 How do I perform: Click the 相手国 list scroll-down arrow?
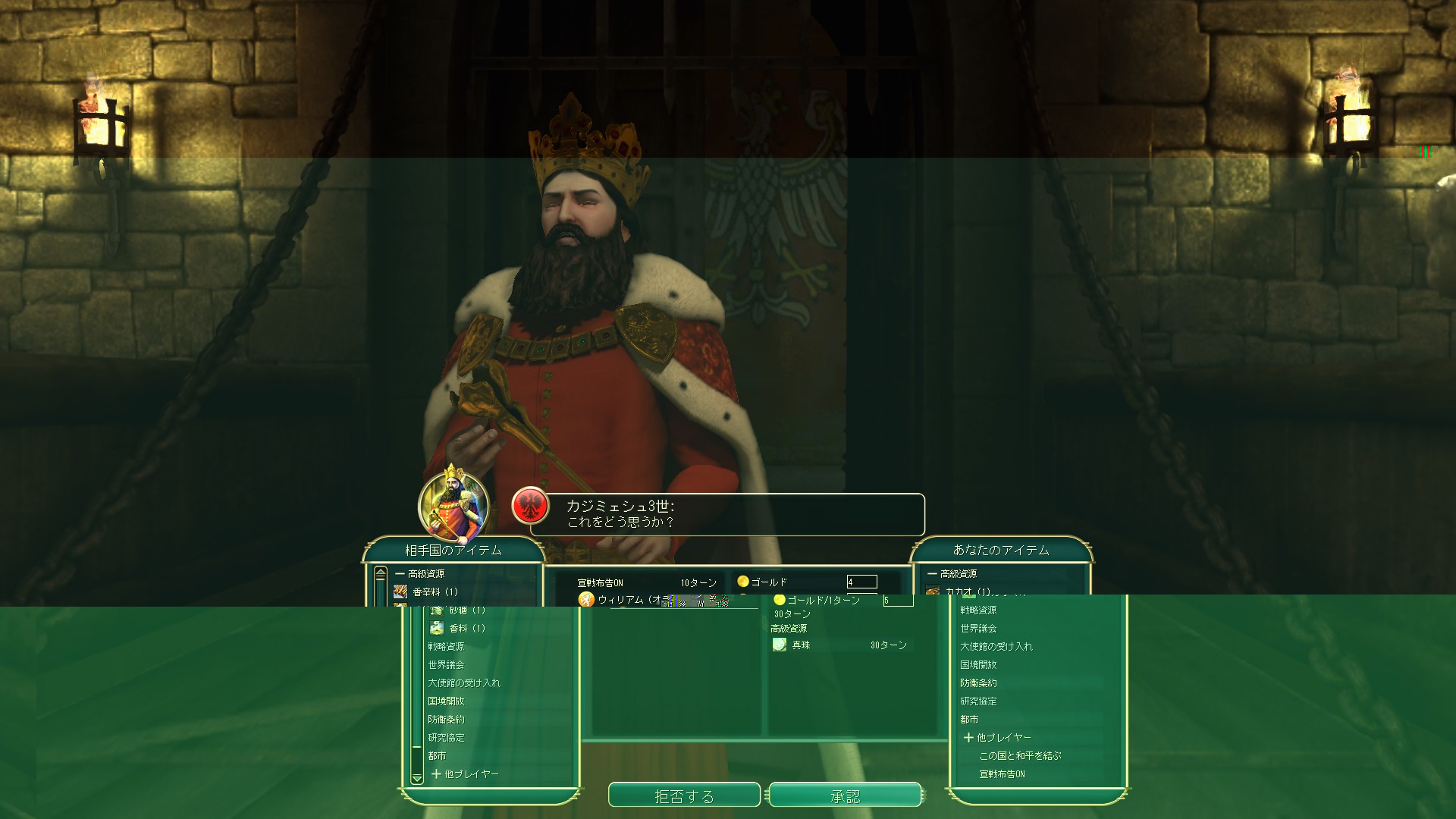coord(416,778)
